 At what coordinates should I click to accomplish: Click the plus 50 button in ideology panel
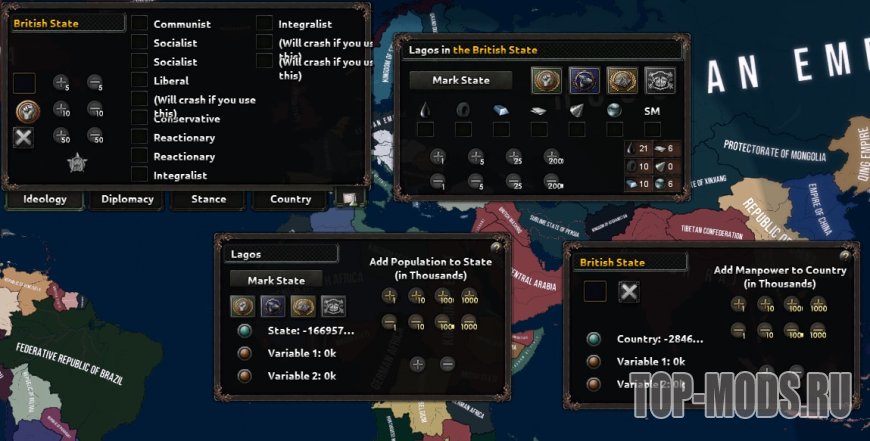click(61, 135)
